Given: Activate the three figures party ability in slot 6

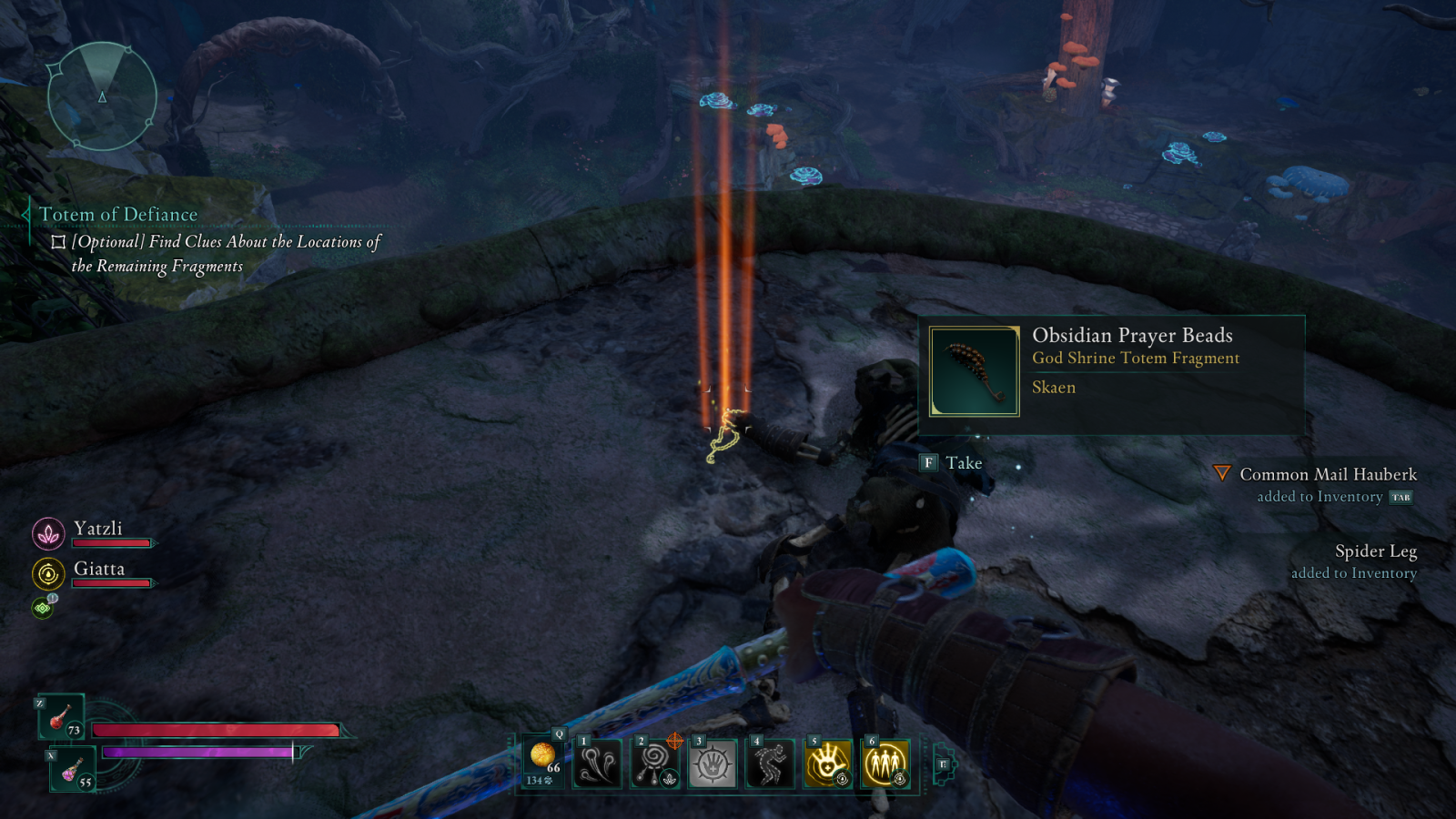Looking at the screenshot, I should 885,763.
